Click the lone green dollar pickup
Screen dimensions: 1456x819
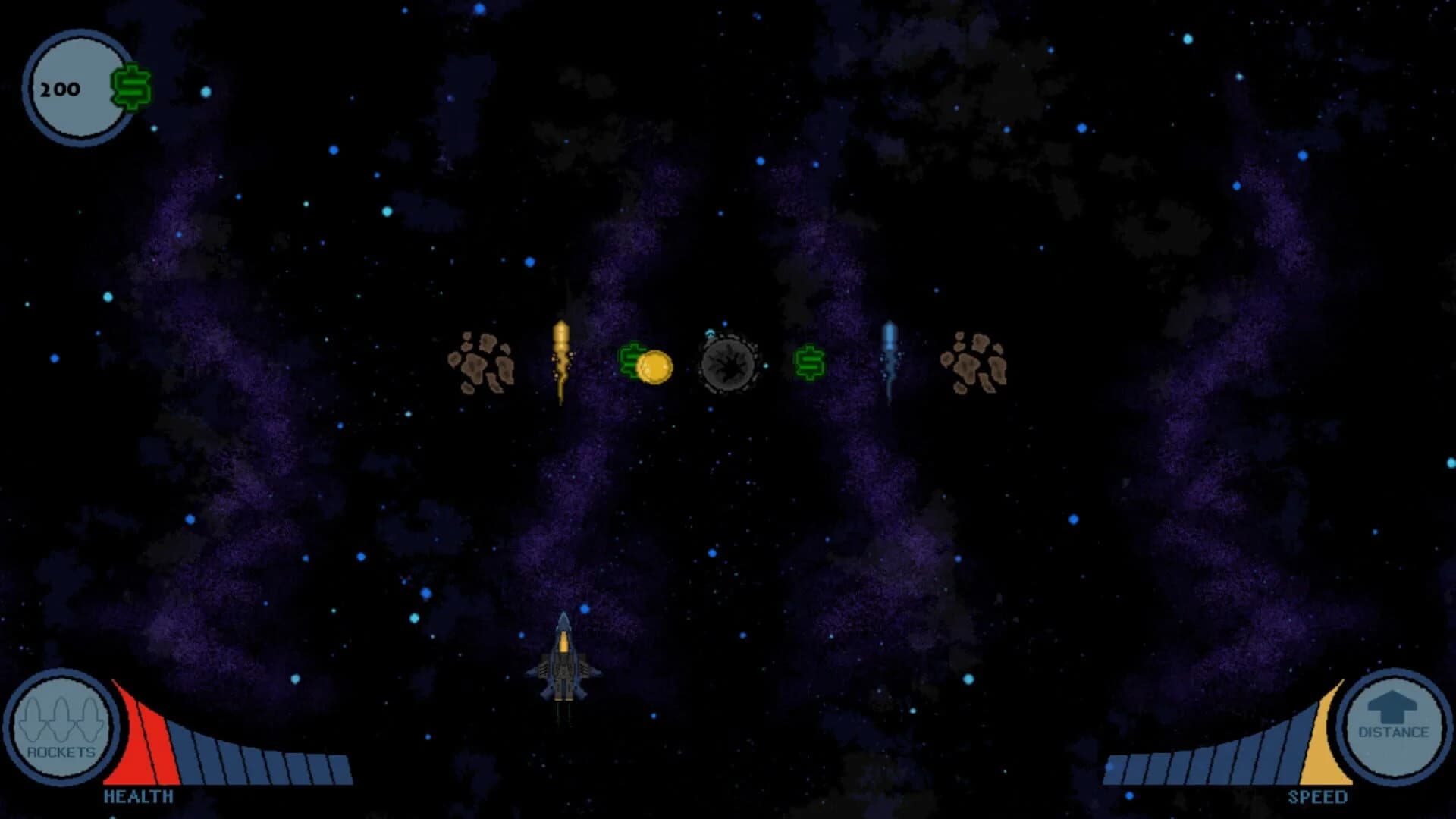[809, 364]
